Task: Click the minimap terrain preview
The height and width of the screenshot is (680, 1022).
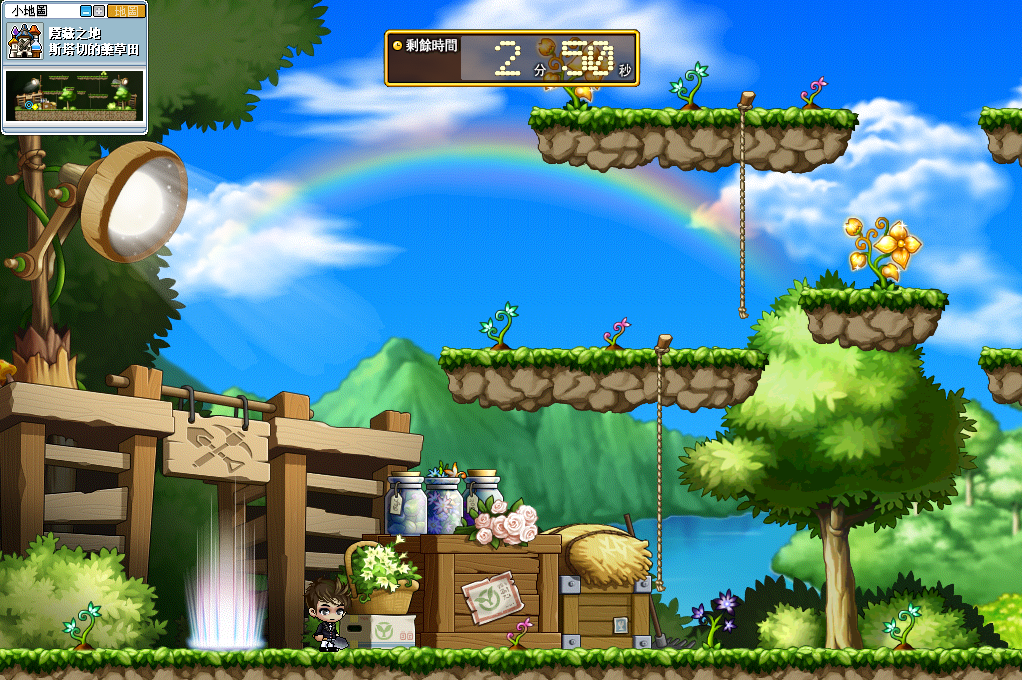Action: (75, 96)
